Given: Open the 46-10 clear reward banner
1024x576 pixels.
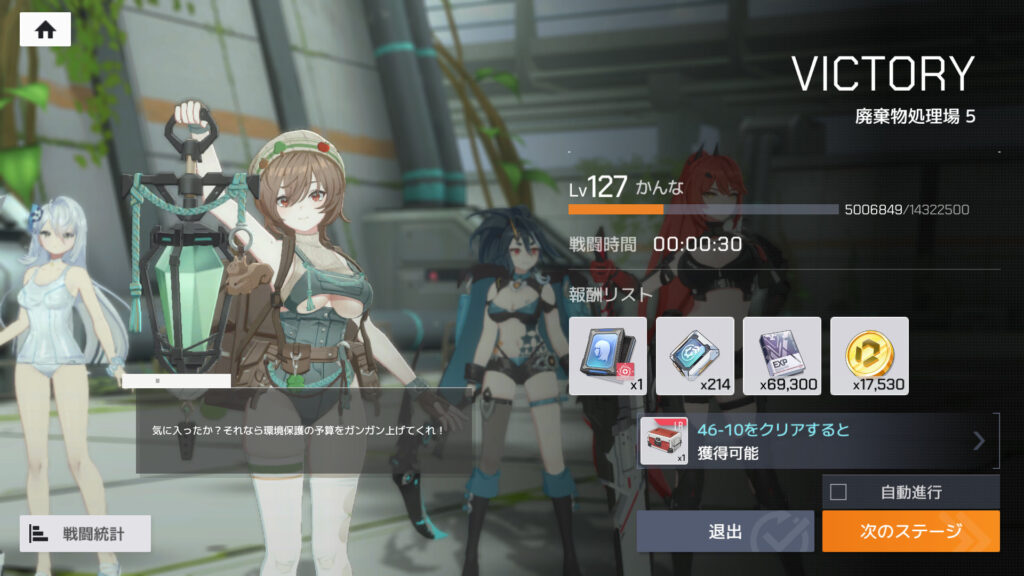Looking at the screenshot, I should click(x=817, y=441).
